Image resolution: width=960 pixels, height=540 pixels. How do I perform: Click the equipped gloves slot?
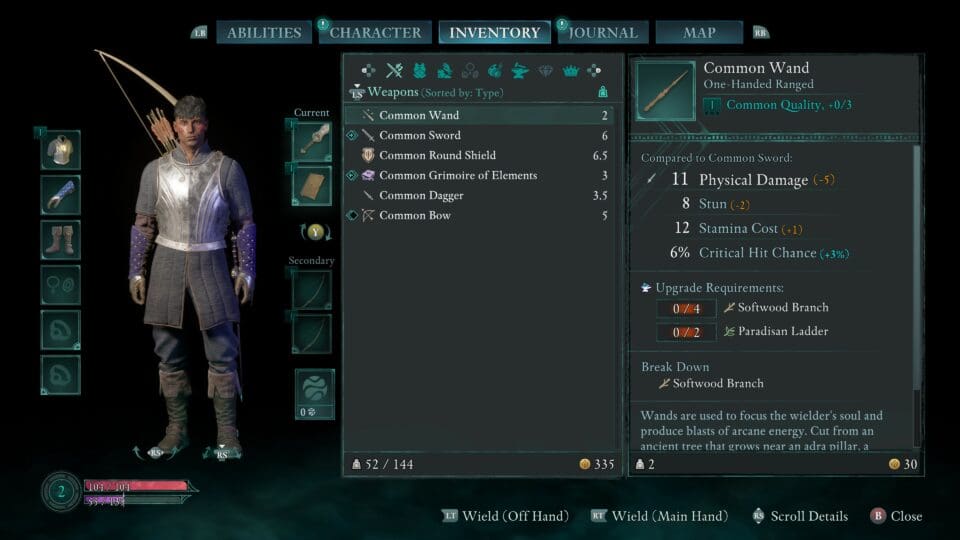click(61, 194)
